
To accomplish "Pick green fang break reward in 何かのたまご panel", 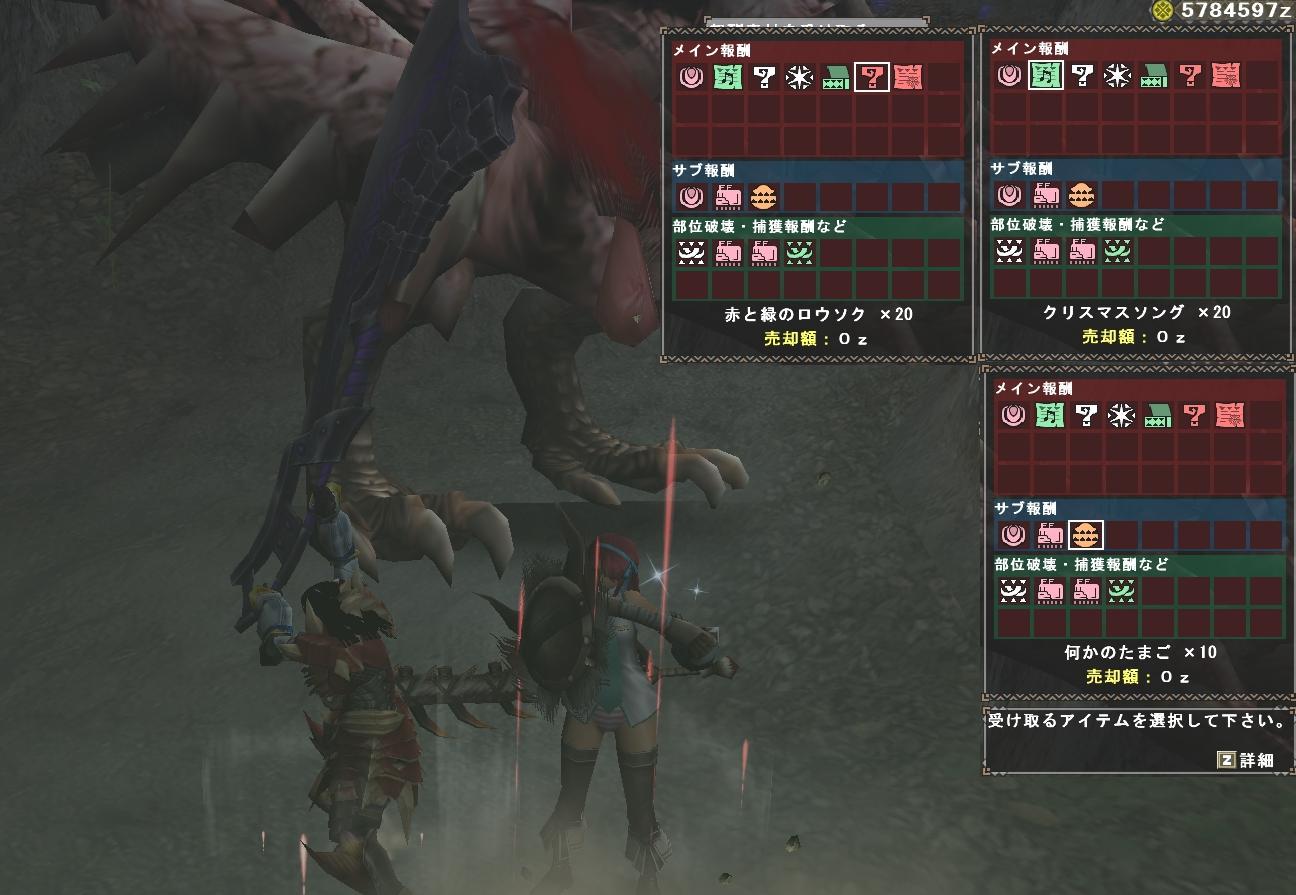I will (1122, 592).
